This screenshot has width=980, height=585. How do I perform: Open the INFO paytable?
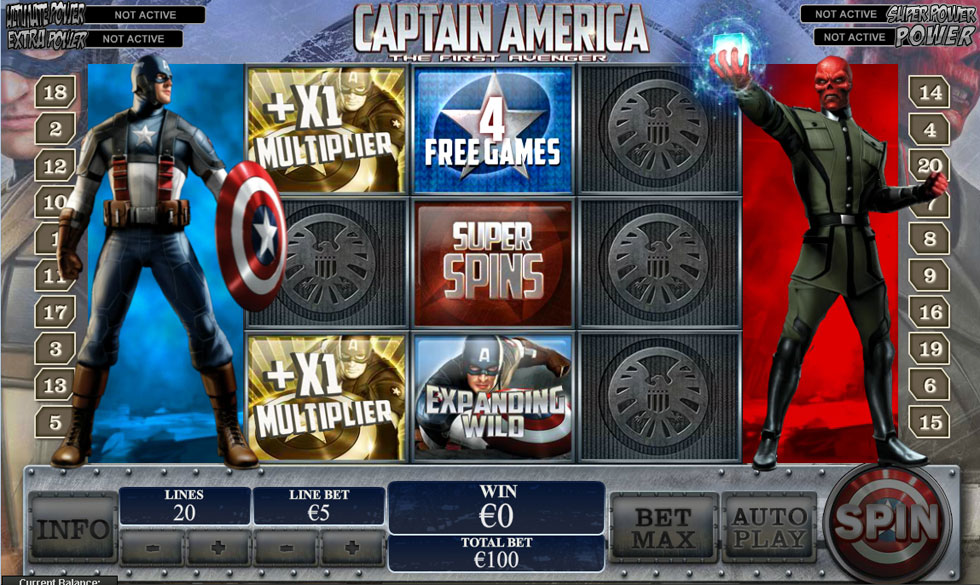click(72, 527)
